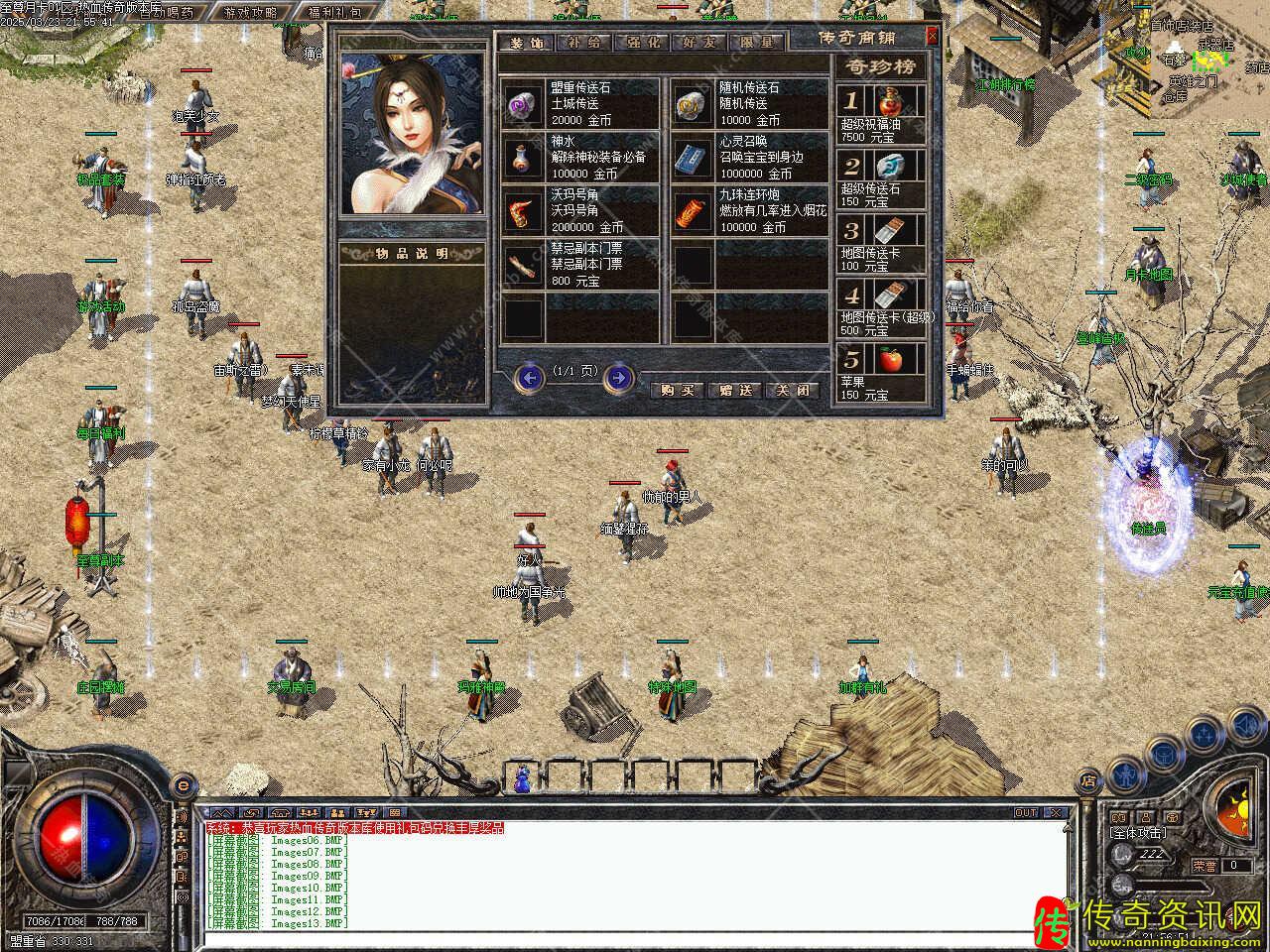Screen dimensions: 1270x952
Task: Open the 游戏攻略 top menu button
Action: [251, 13]
